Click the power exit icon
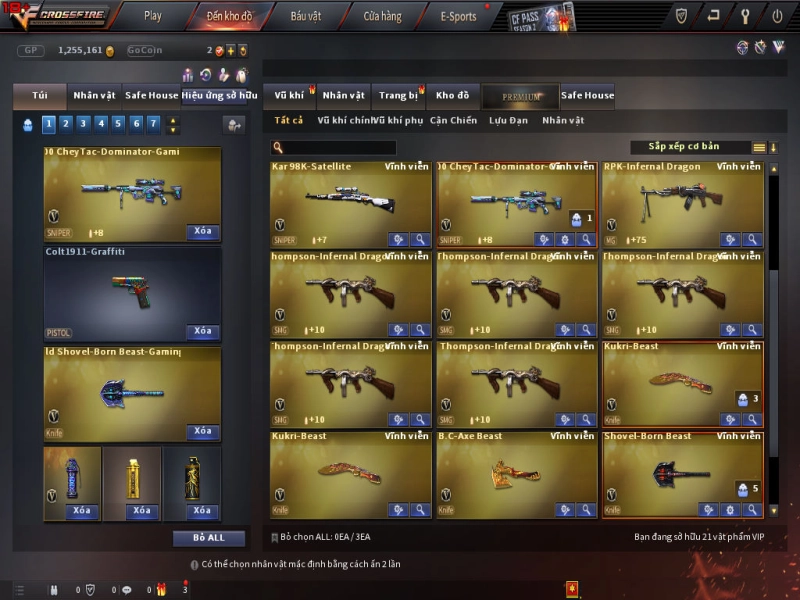 (x=777, y=16)
